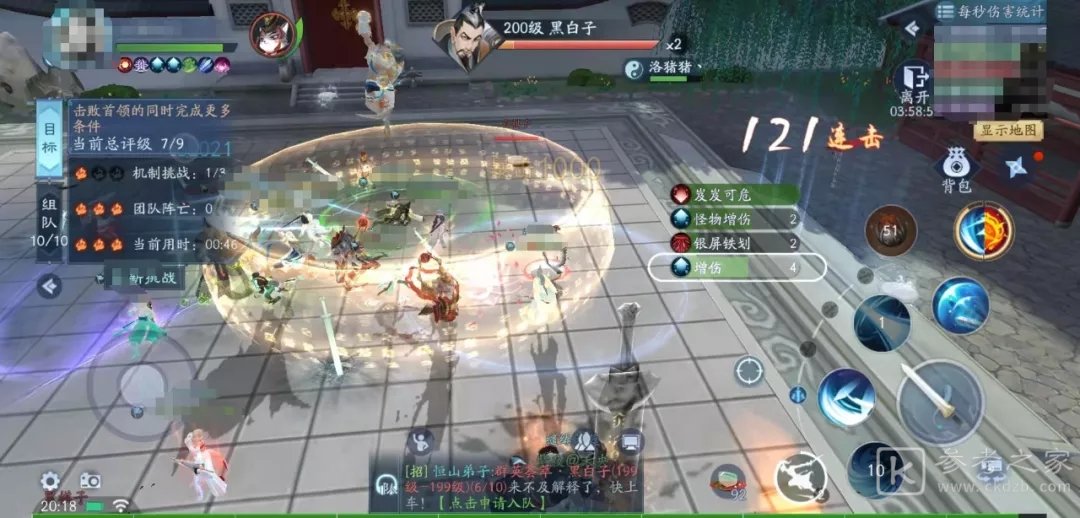Click the 显示地图 show map button
1080x518 pixels.
1009,131
